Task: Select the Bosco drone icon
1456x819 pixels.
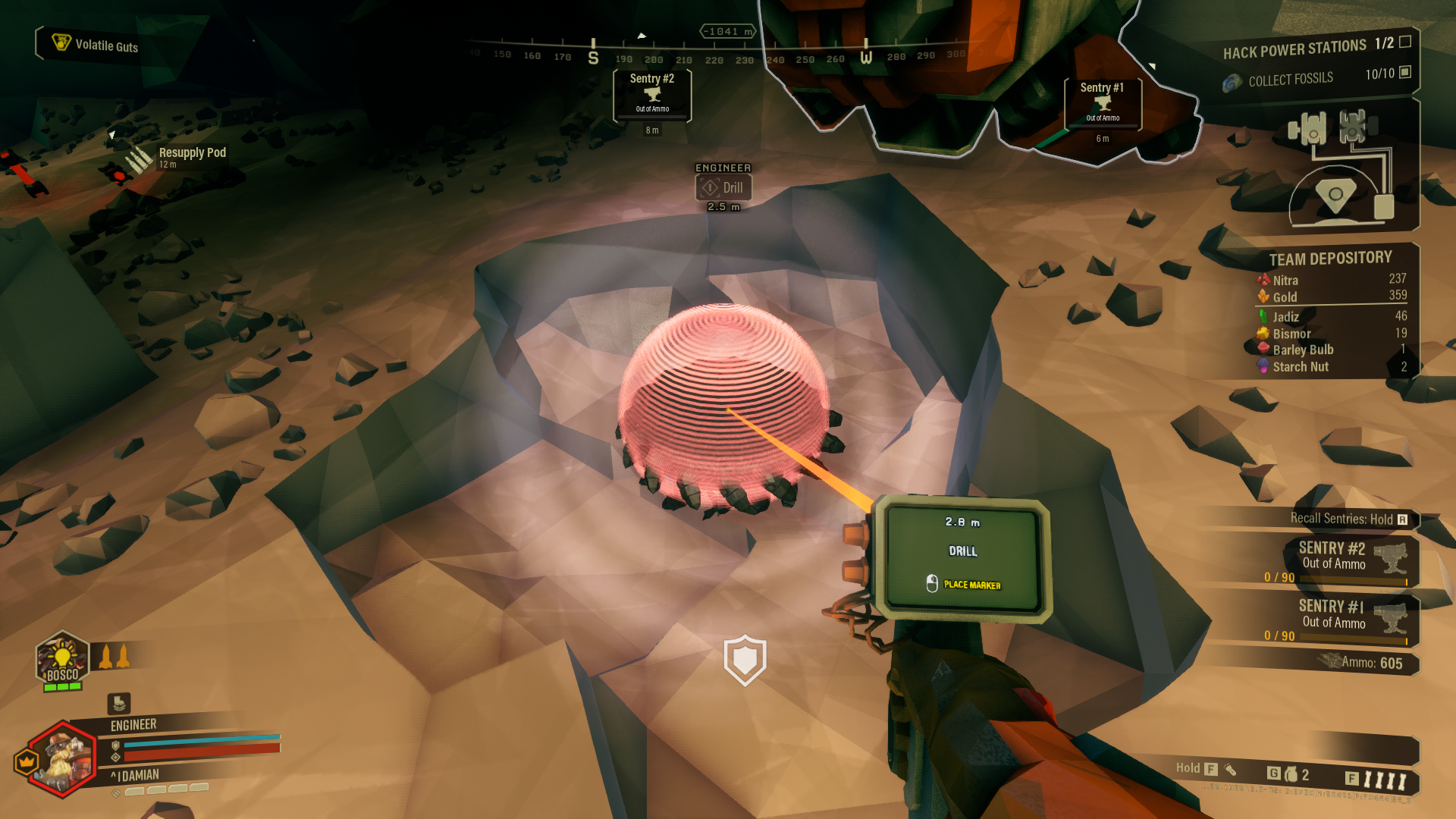Action: [x=62, y=660]
